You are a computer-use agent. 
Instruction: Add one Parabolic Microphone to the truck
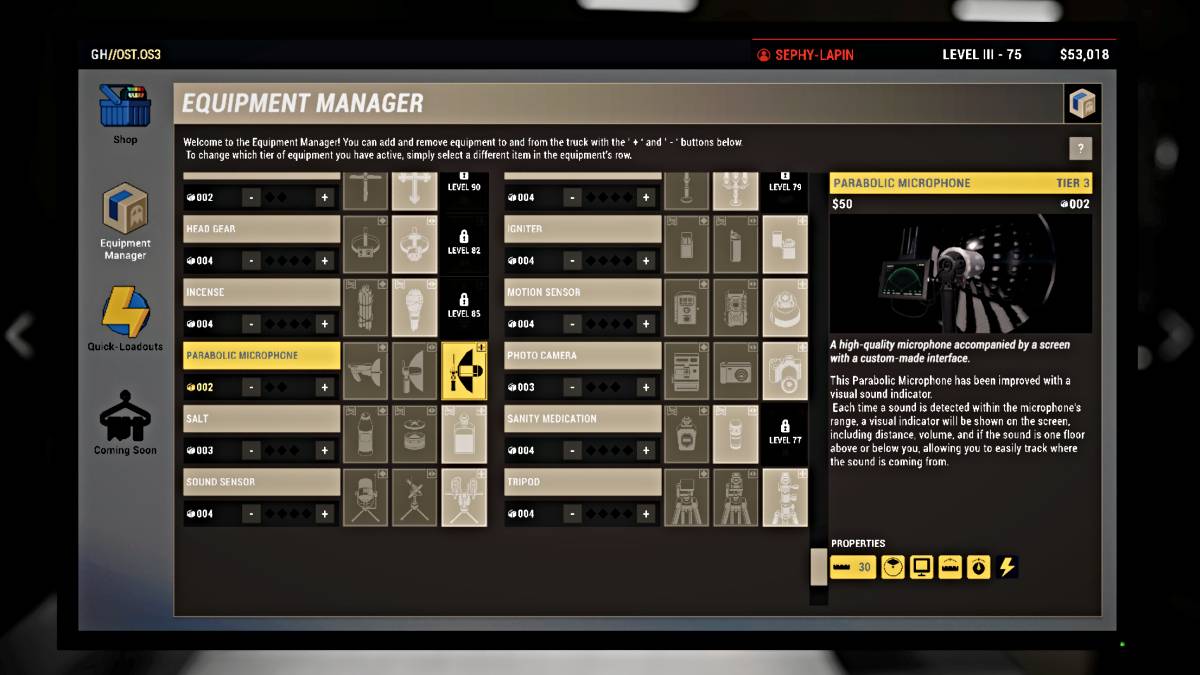pos(324,387)
